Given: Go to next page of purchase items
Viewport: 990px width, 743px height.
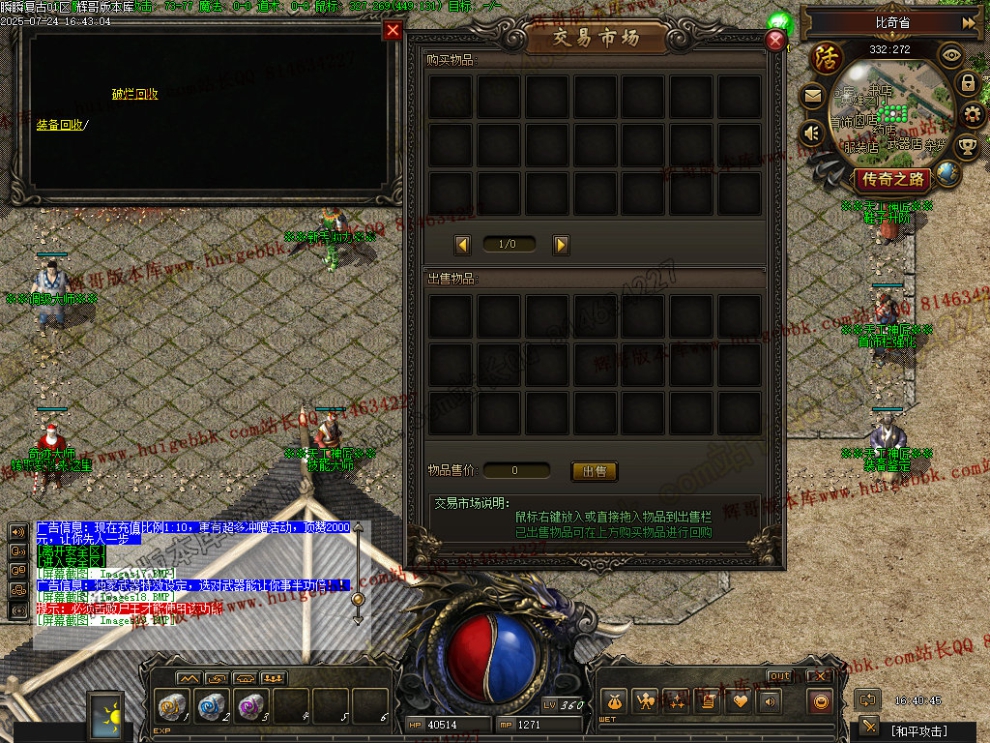Looking at the screenshot, I should [561, 244].
